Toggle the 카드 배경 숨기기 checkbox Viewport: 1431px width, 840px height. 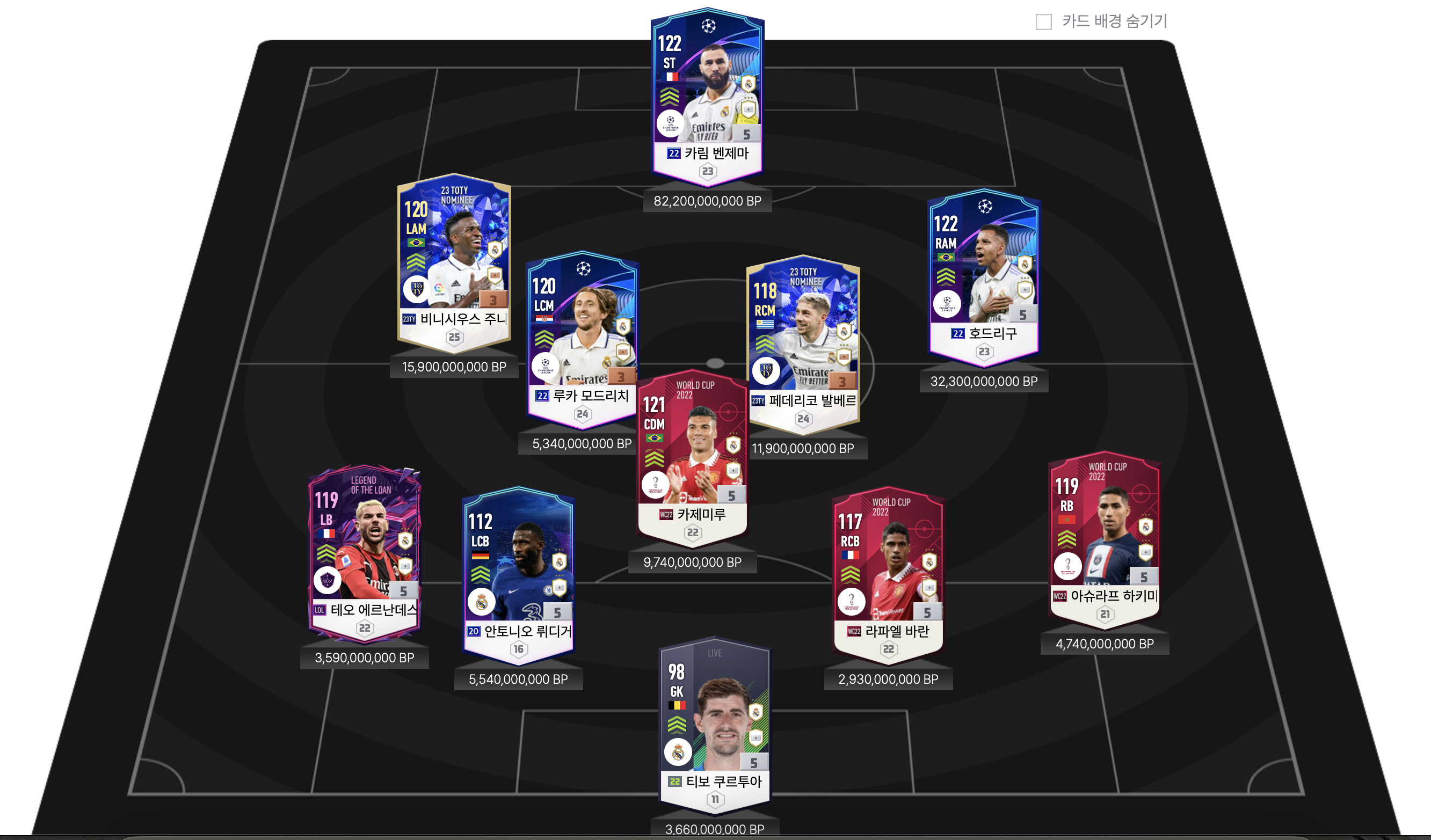1043,22
